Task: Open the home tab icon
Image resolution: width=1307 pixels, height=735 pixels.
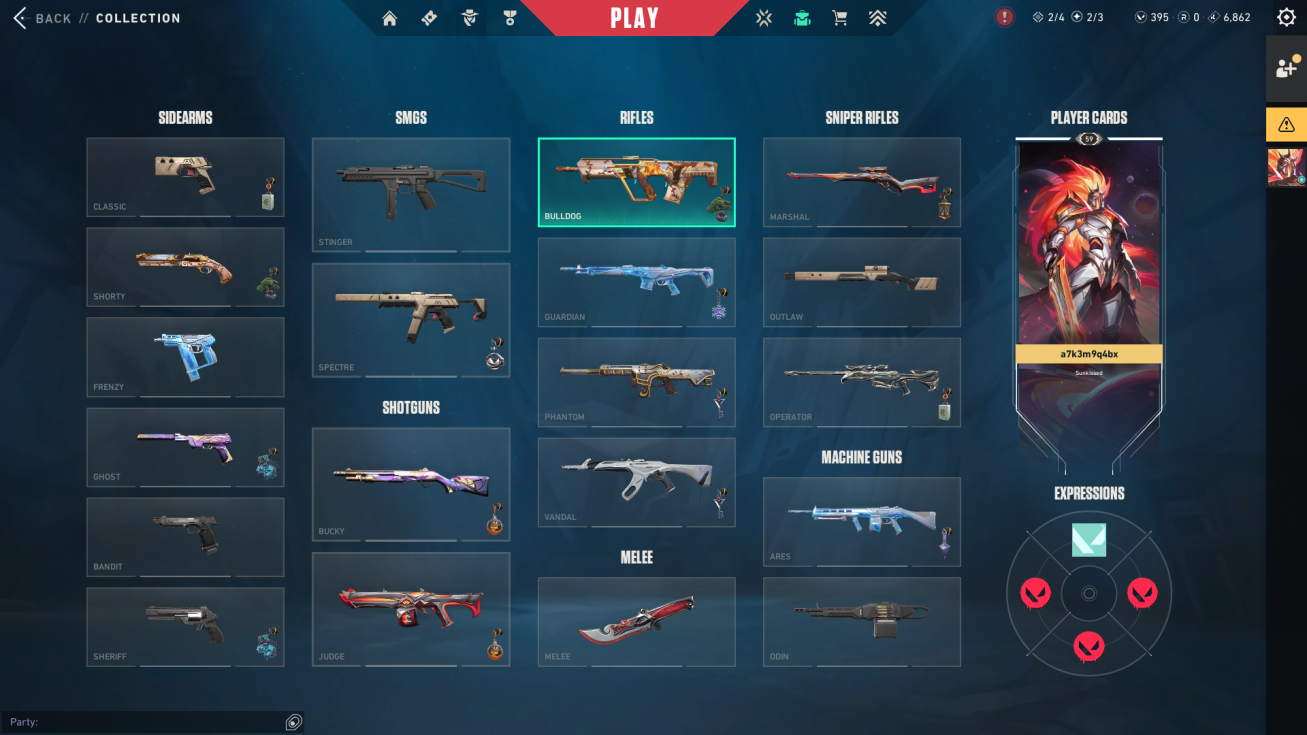Action: pos(390,18)
